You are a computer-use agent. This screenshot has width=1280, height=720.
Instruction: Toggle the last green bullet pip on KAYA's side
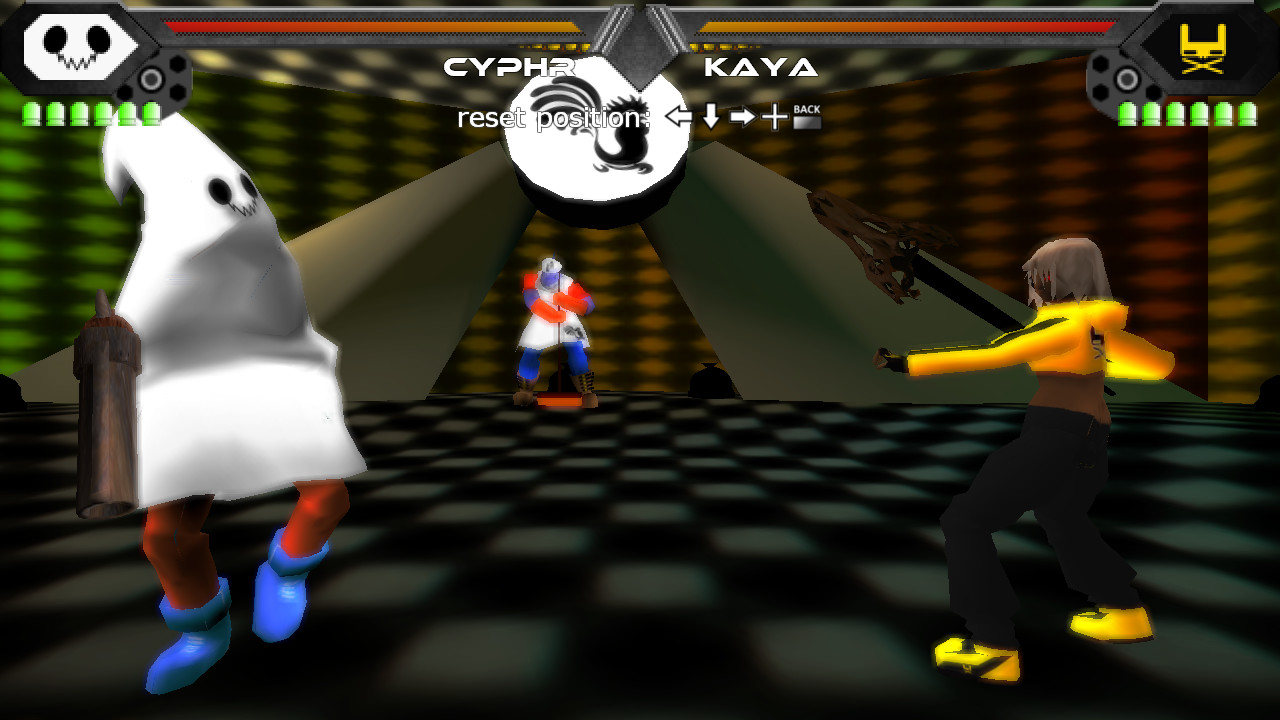[x=1248, y=113]
